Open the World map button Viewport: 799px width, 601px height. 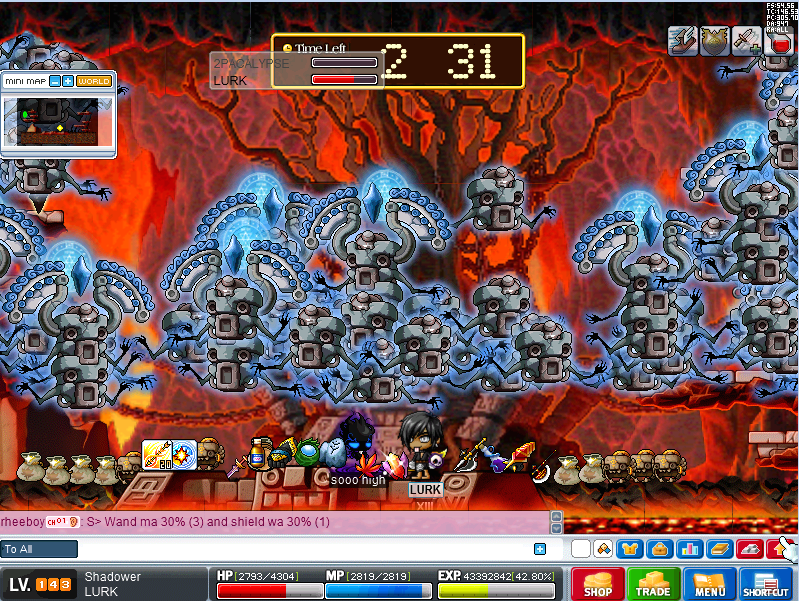tap(94, 81)
